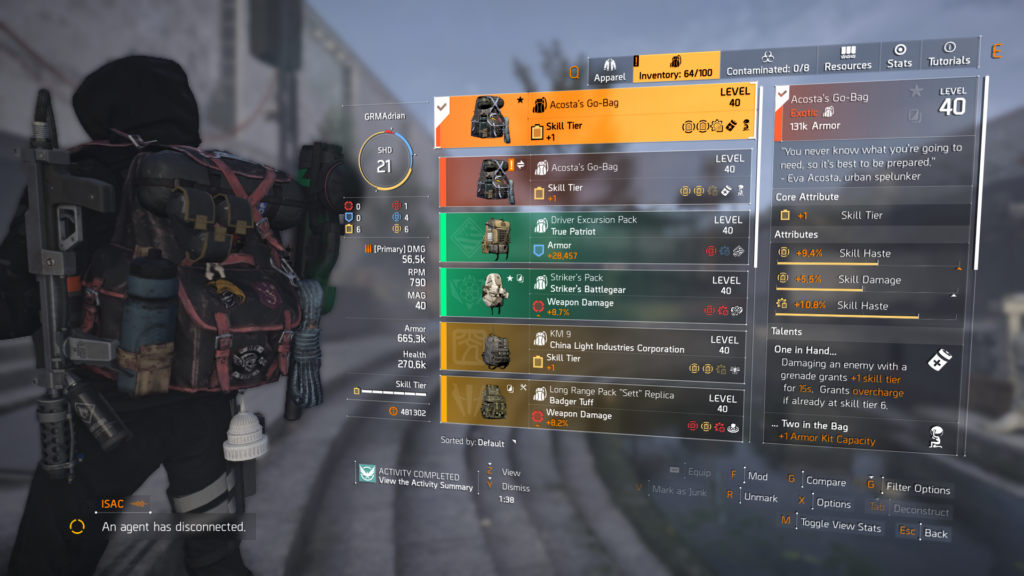Toggle the favorite star on Acosta's Go-Bag details
Screen dimensions: 1024x576
pos(916,91)
